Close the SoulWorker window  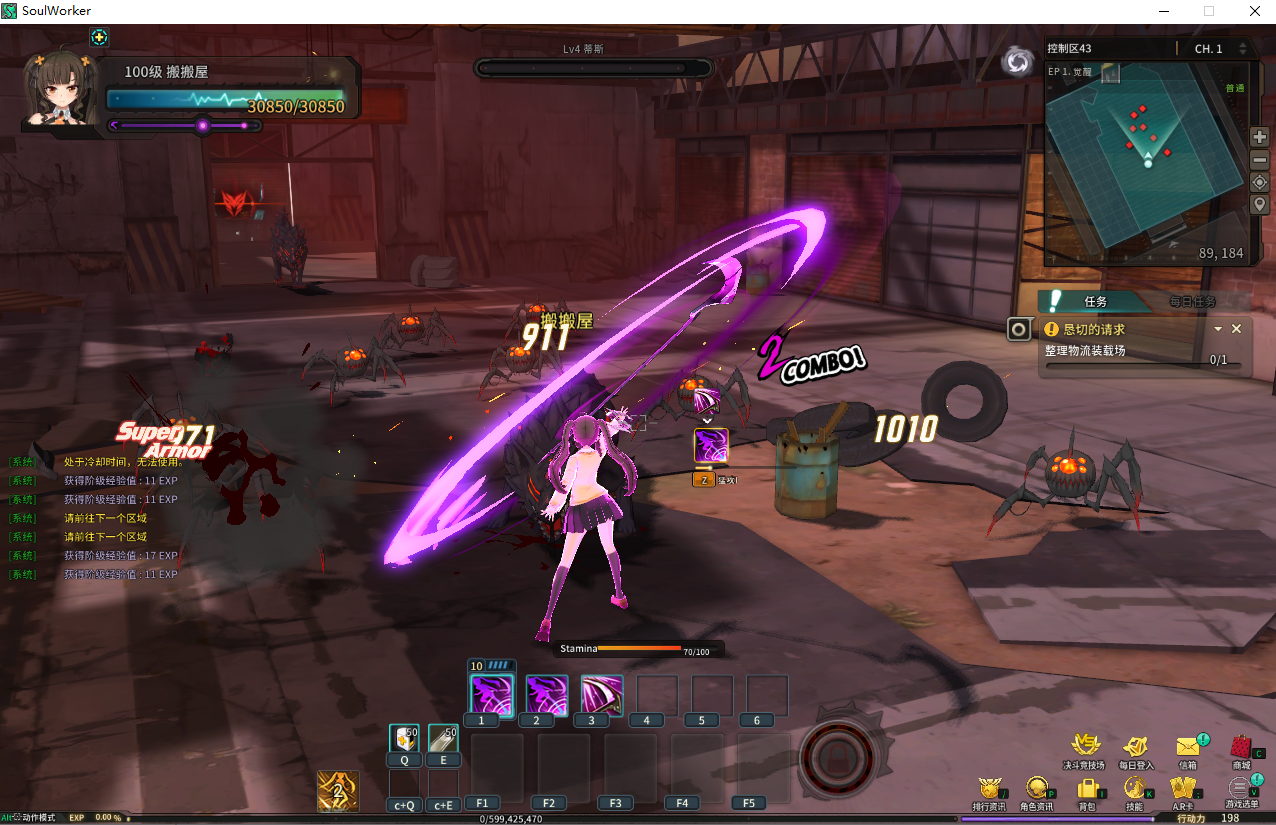pyautogui.click(x=1254, y=11)
